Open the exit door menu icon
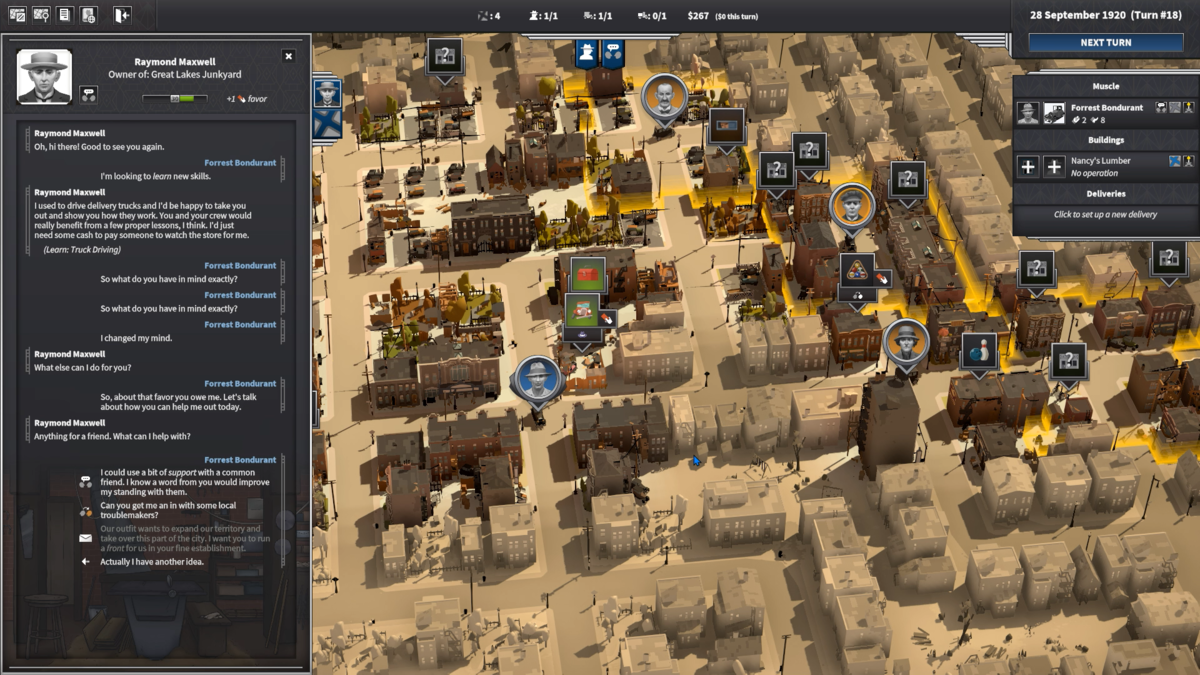The image size is (1200, 675). [121, 15]
